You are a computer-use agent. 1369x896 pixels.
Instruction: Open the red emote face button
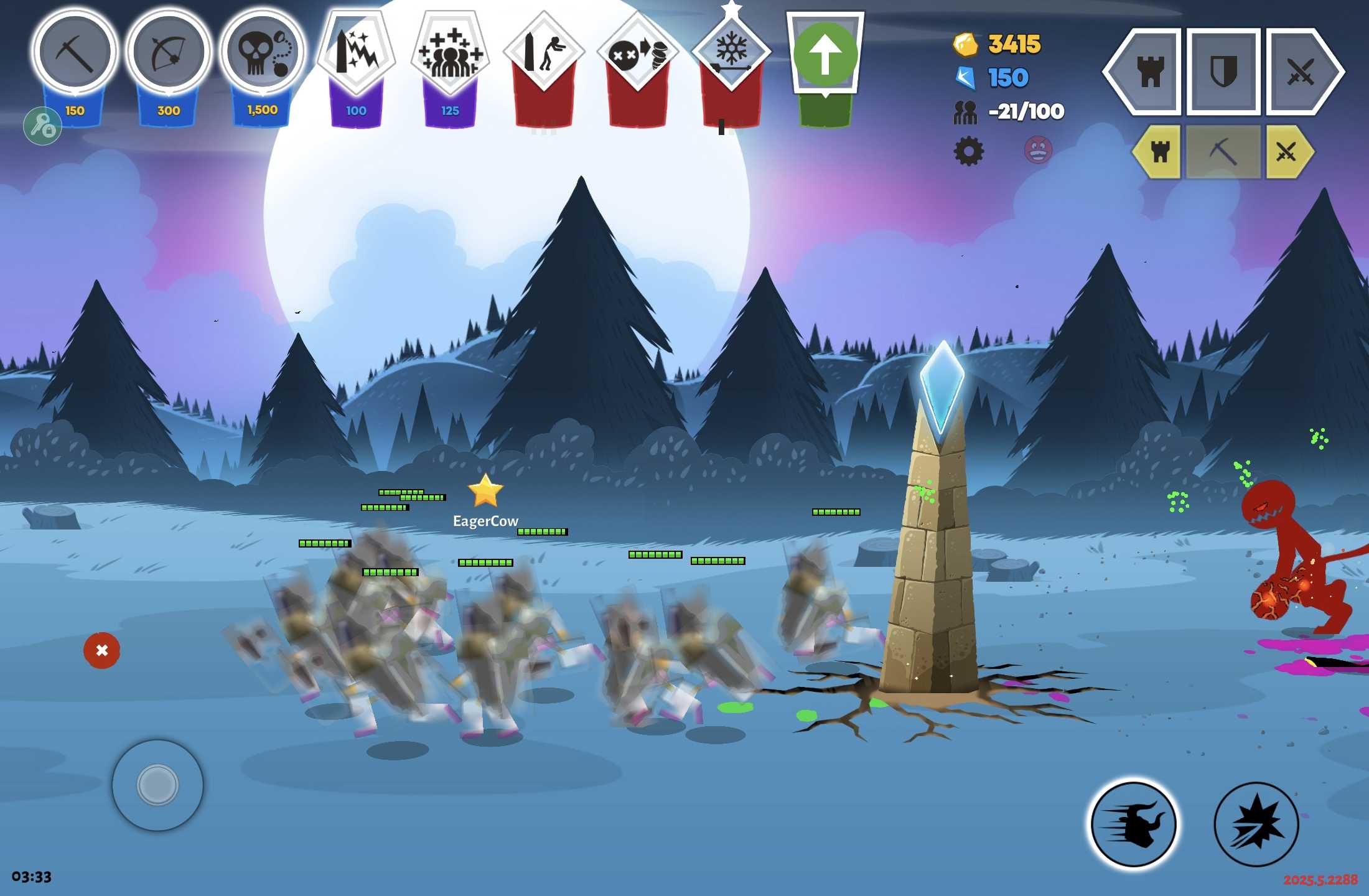pyautogui.click(x=1038, y=150)
